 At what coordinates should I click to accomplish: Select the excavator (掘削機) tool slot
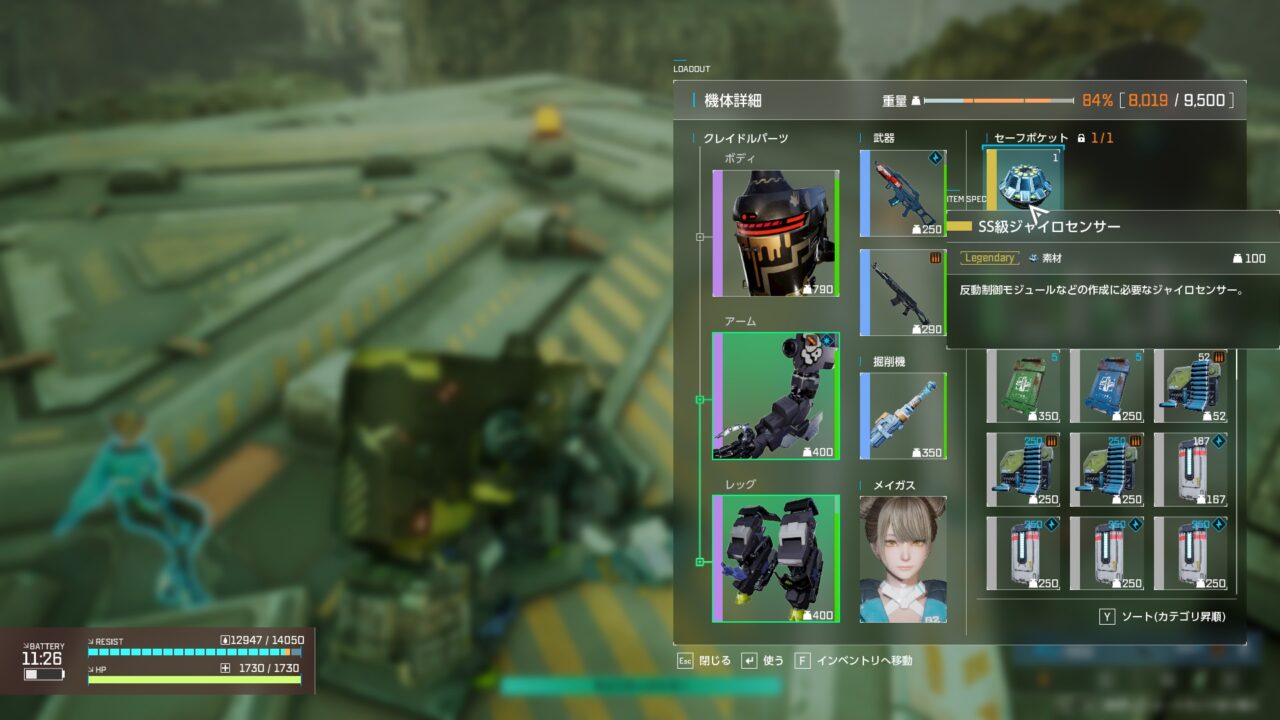[x=903, y=416]
